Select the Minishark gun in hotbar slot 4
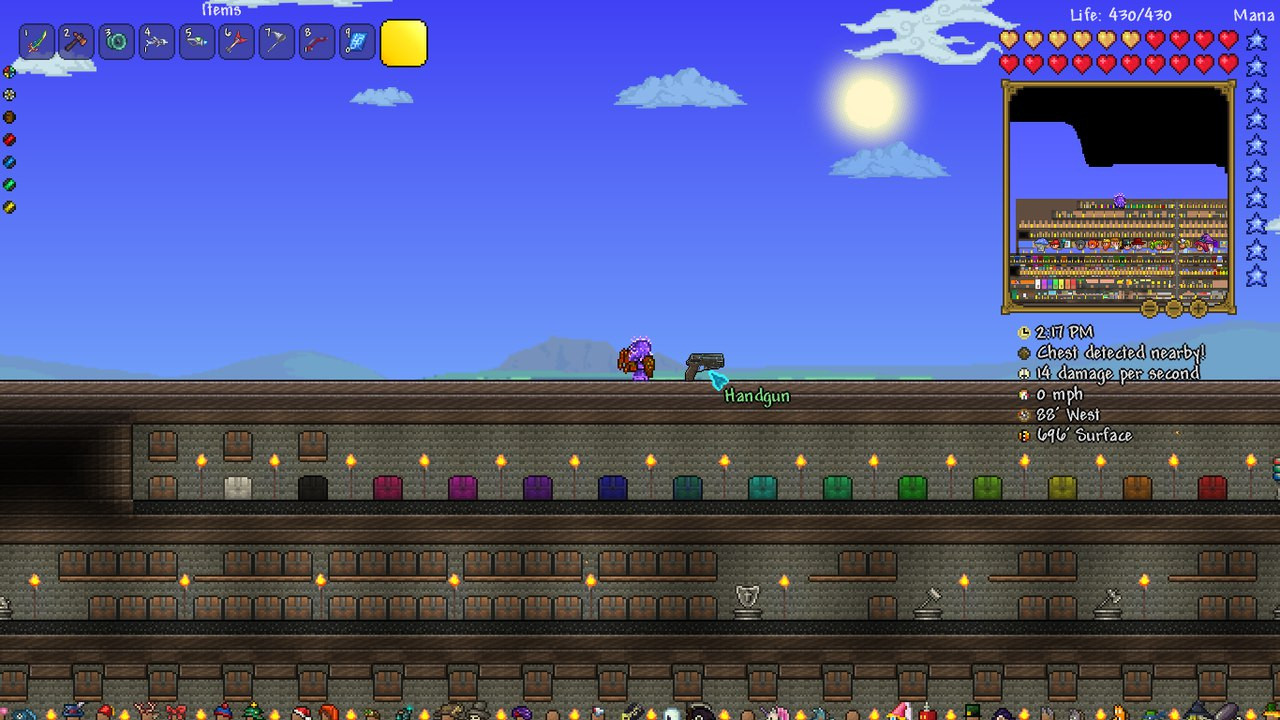 tap(156, 42)
